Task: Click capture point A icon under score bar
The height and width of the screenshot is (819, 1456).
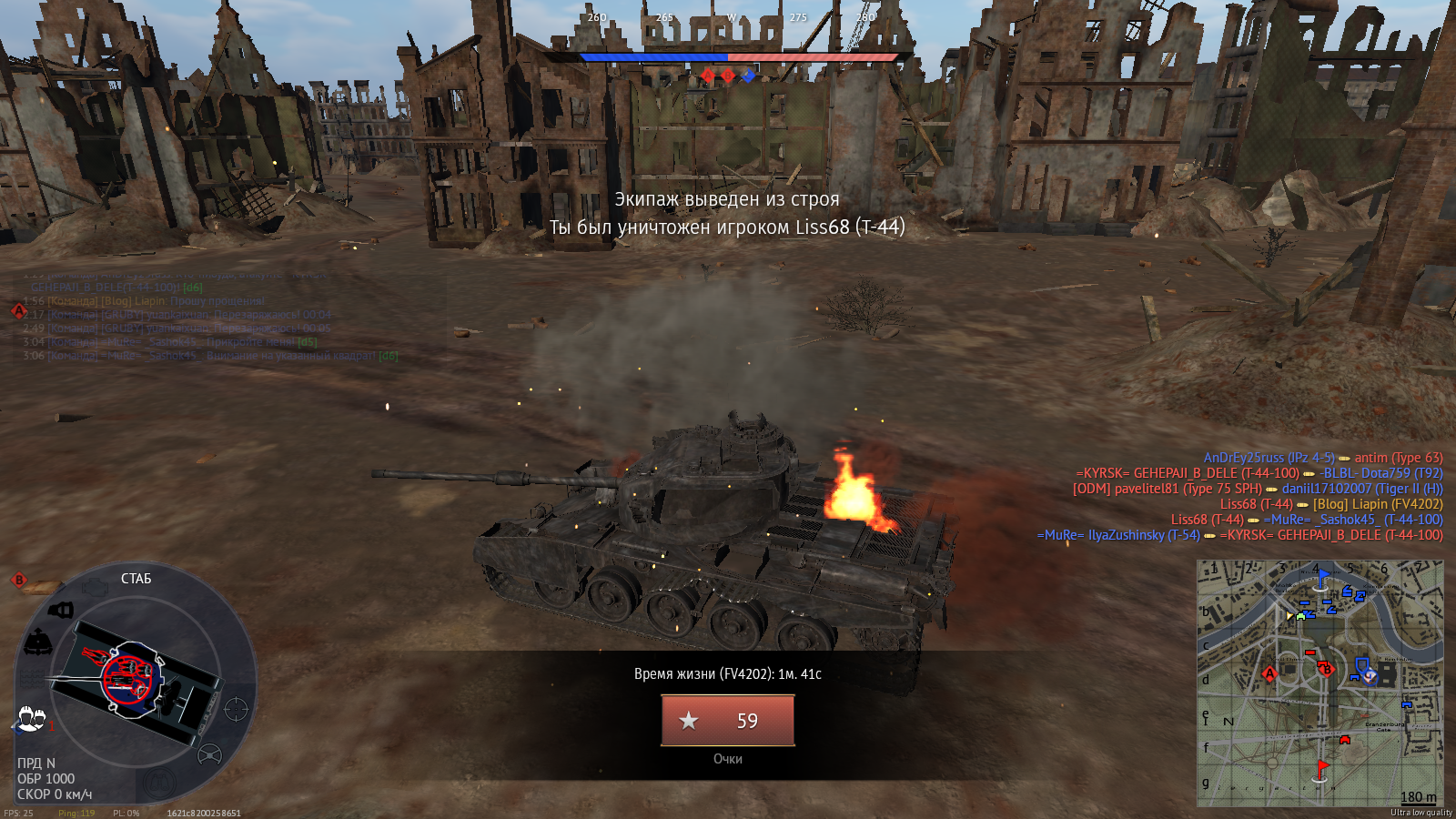Action: point(708,76)
